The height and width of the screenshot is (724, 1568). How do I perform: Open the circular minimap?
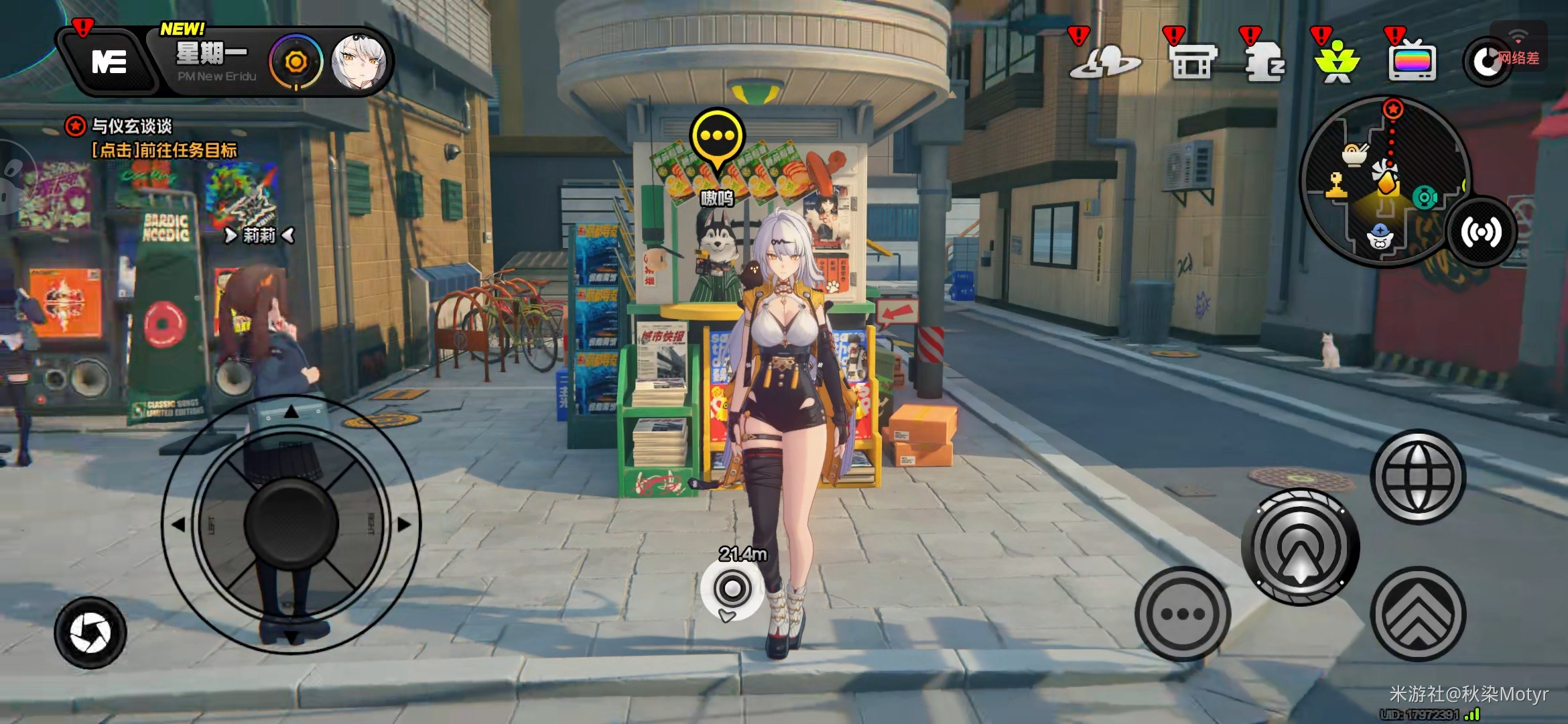coord(1384,181)
